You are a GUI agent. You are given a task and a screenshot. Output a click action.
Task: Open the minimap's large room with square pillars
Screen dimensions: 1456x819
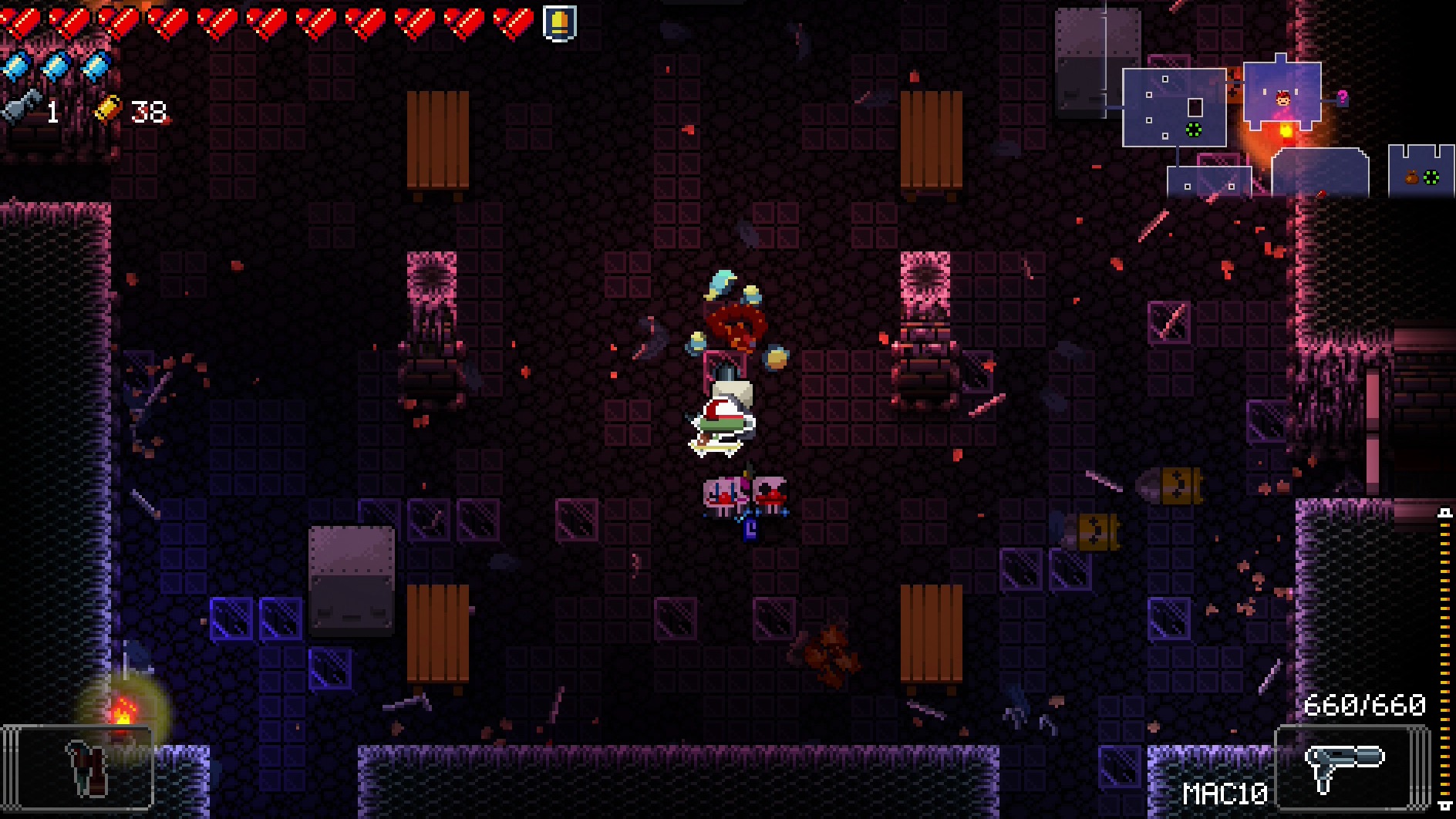pos(1173,107)
